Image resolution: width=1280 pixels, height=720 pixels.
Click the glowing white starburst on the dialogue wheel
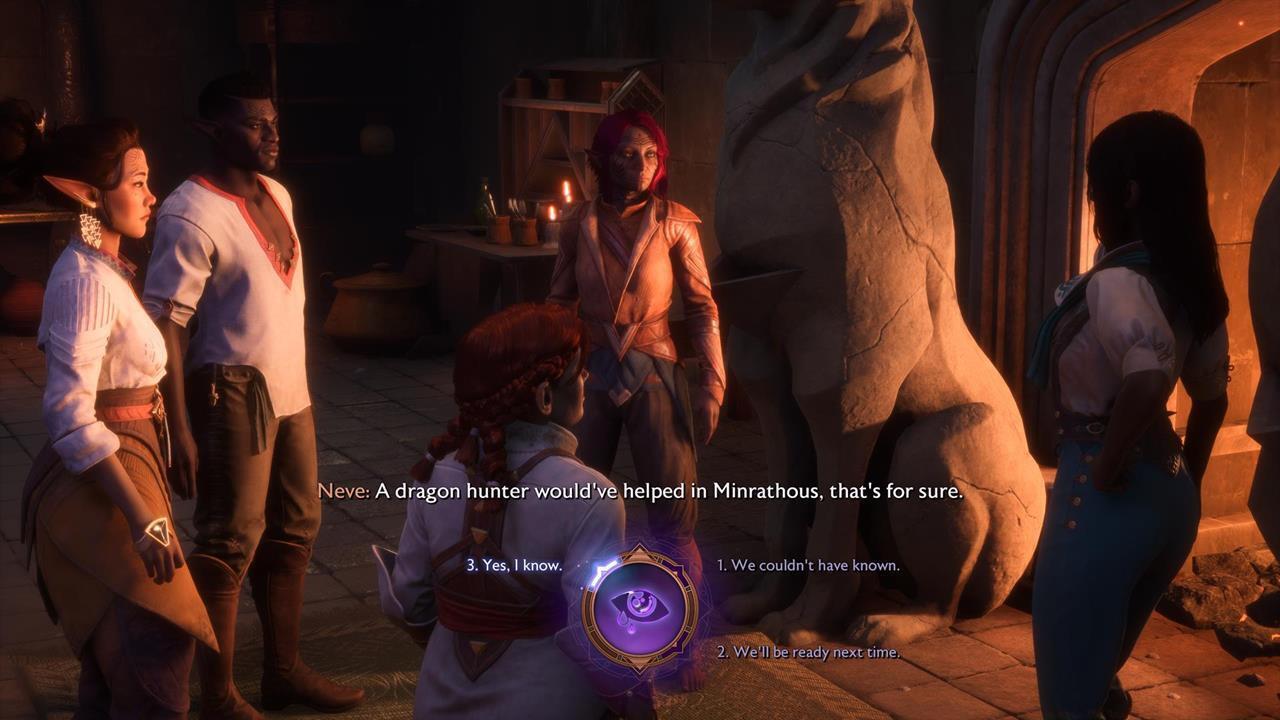click(x=600, y=568)
